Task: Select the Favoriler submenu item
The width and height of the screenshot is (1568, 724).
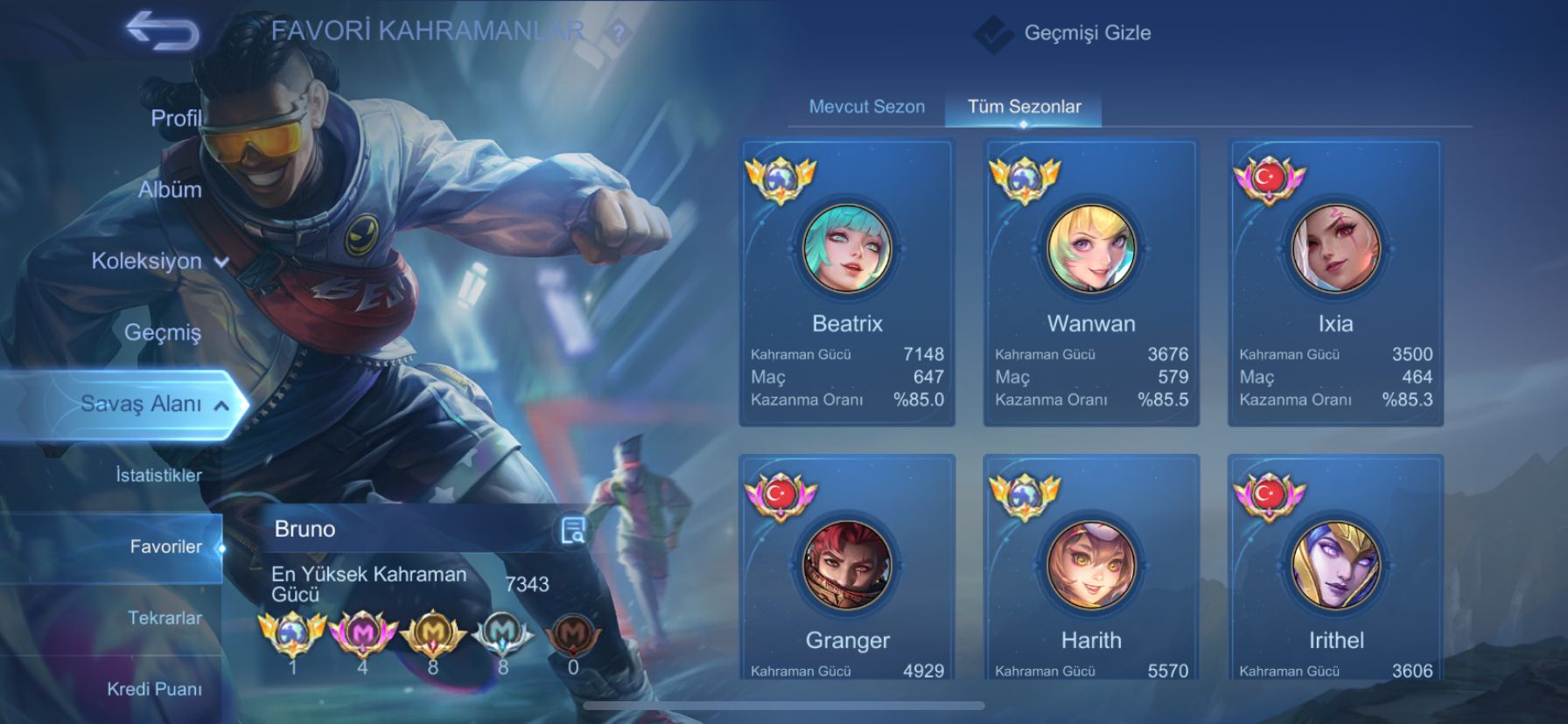Action: [x=165, y=546]
